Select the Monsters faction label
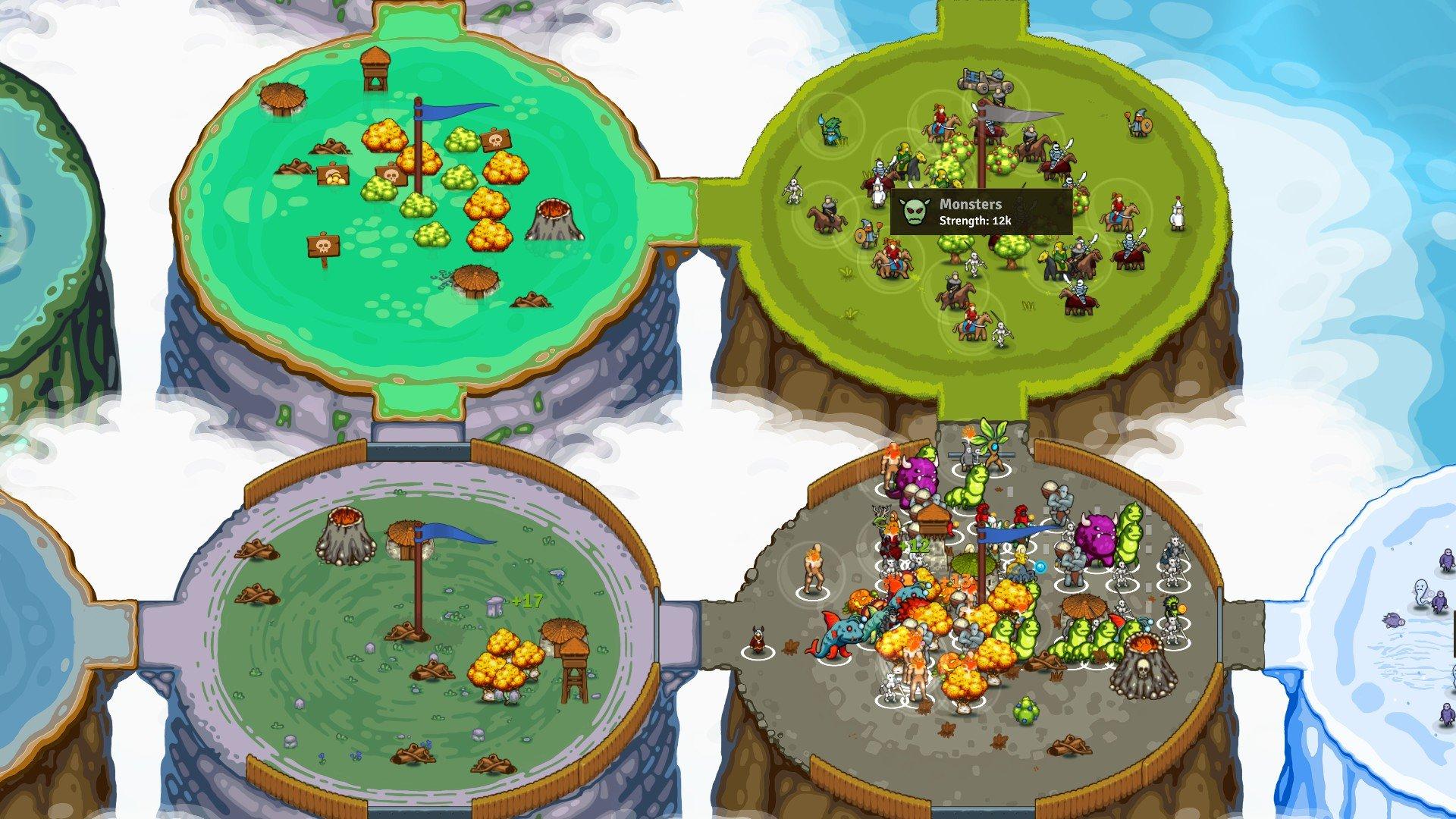 pos(971,203)
